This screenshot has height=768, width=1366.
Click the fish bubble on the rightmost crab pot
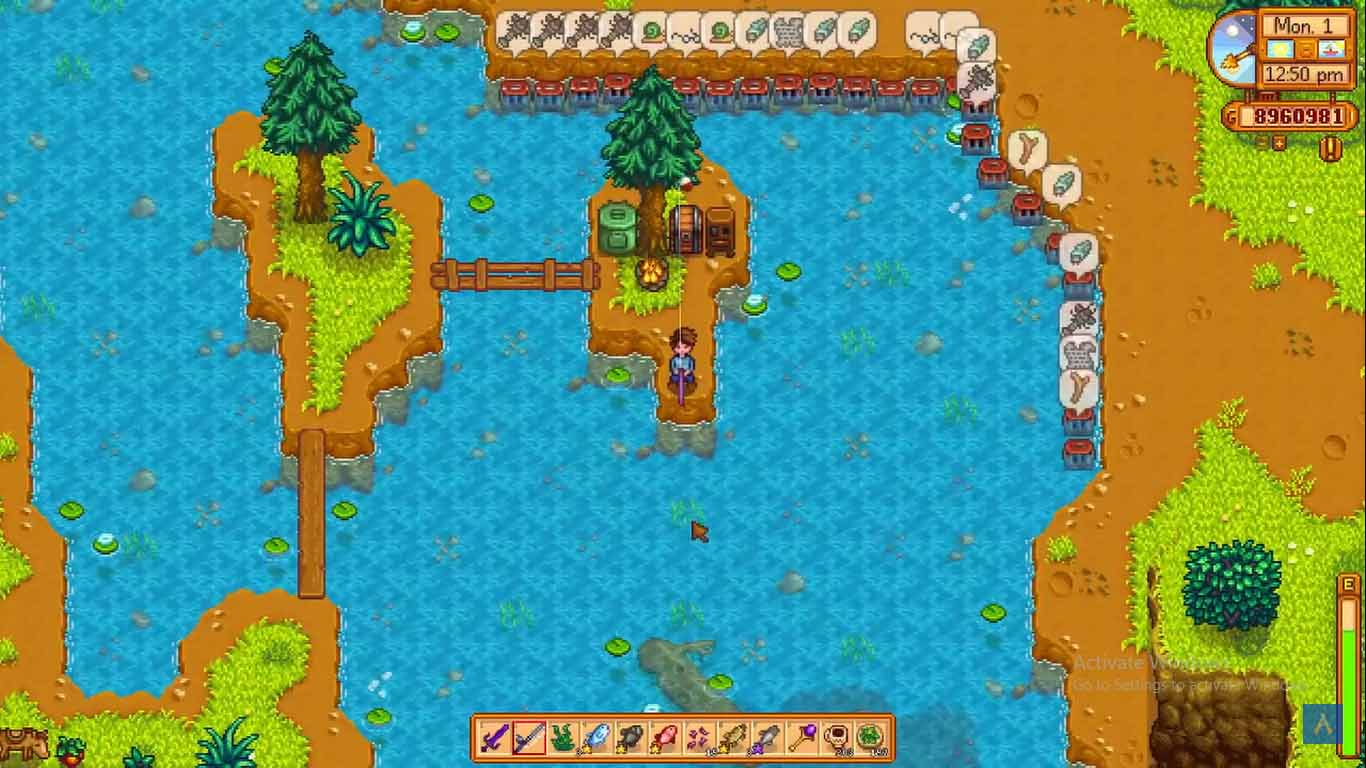(1082, 252)
